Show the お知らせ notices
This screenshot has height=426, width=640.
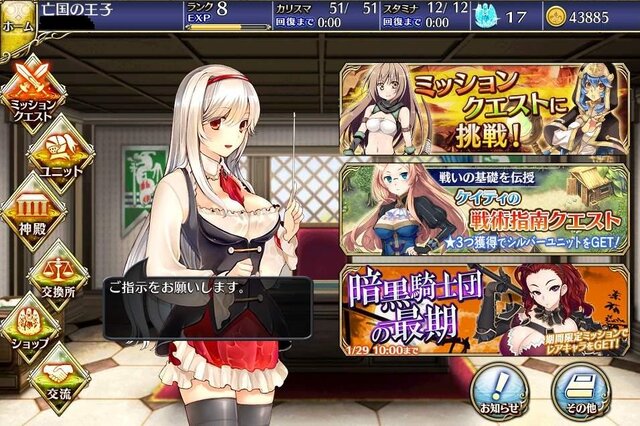coord(497,390)
